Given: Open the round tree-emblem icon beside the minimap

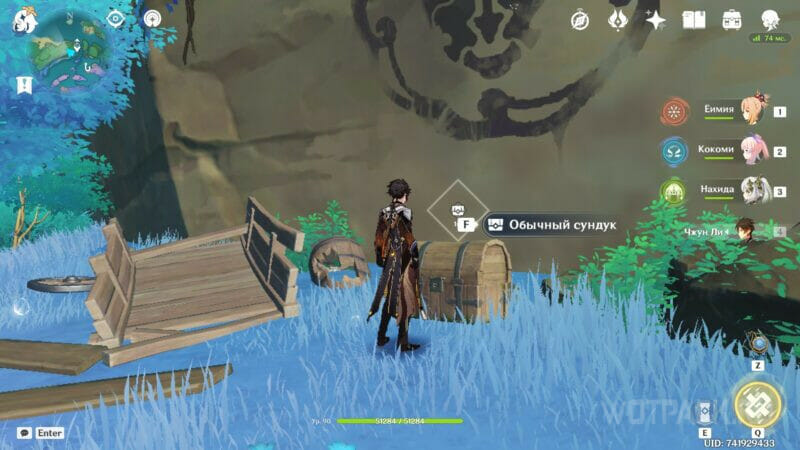Looking at the screenshot, I should [152, 18].
